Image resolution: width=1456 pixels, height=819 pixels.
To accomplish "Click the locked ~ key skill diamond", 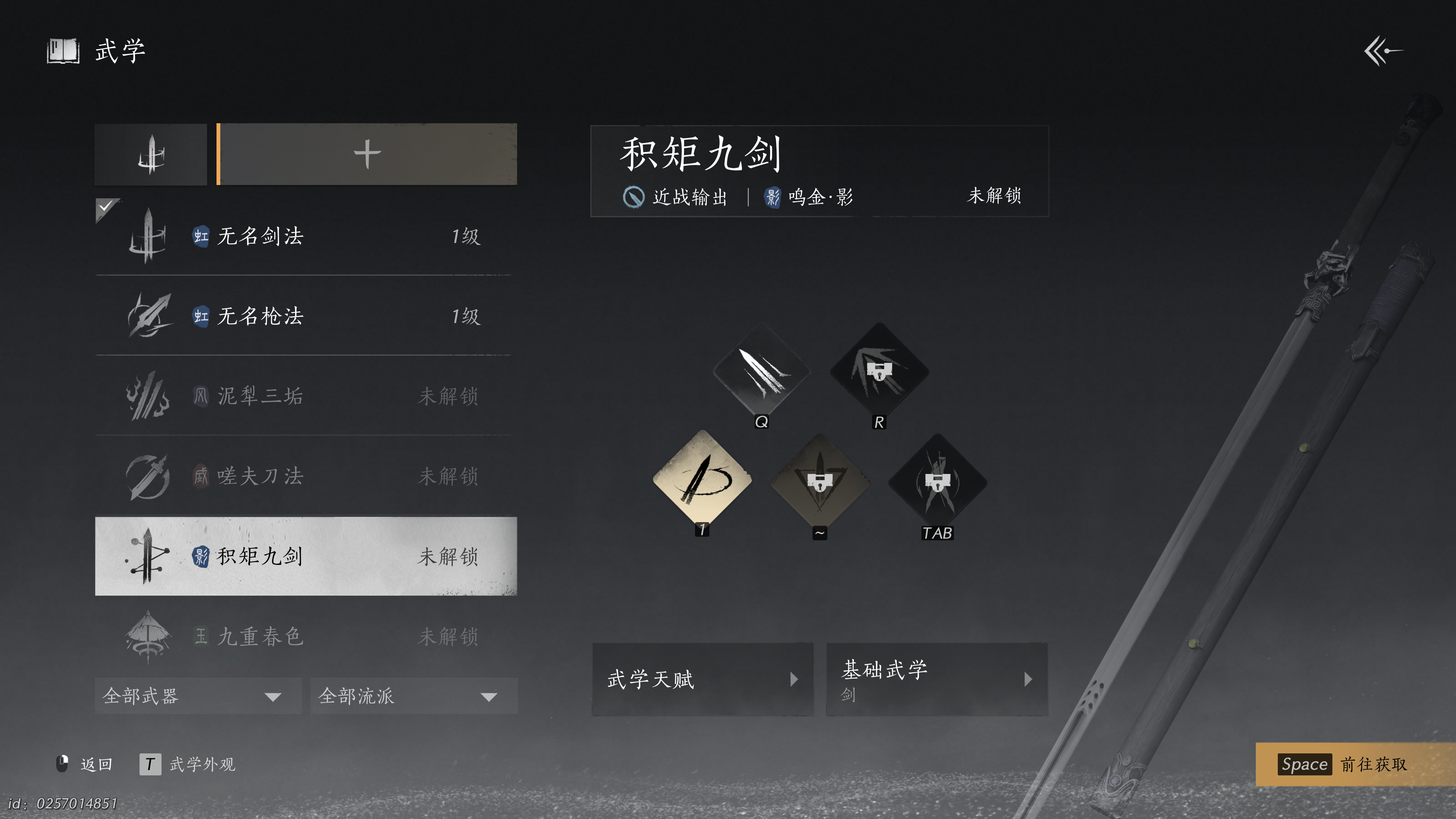I will point(819,482).
